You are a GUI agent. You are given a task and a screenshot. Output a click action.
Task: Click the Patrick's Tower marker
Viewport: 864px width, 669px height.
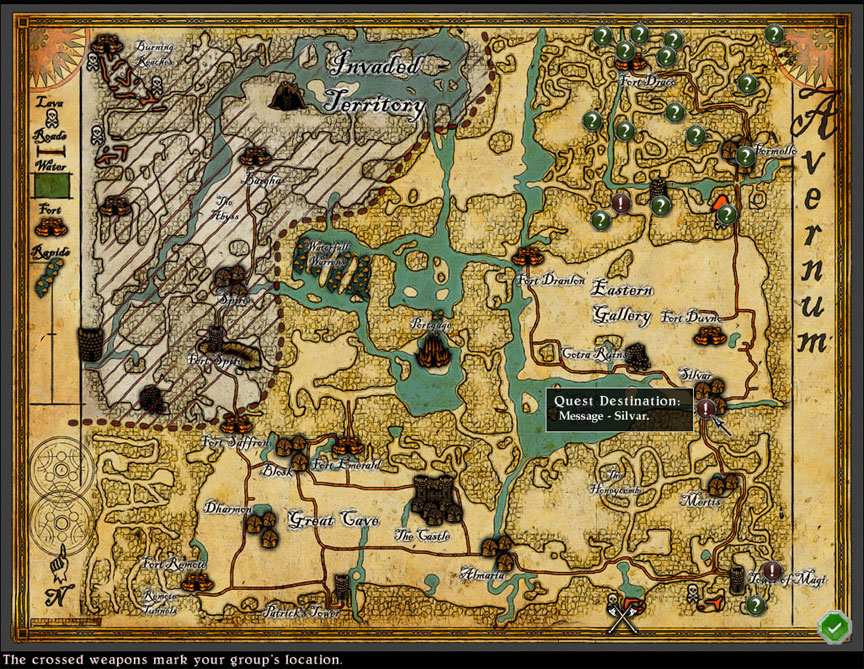pos(343,586)
